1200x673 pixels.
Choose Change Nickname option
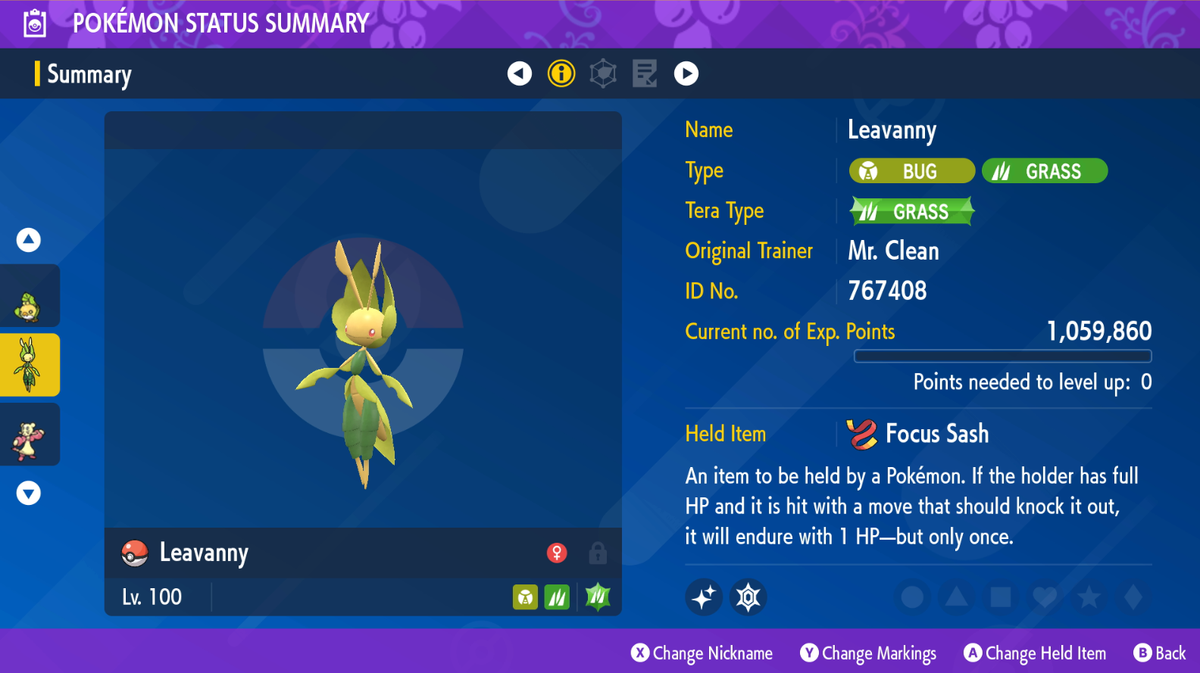[702, 653]
